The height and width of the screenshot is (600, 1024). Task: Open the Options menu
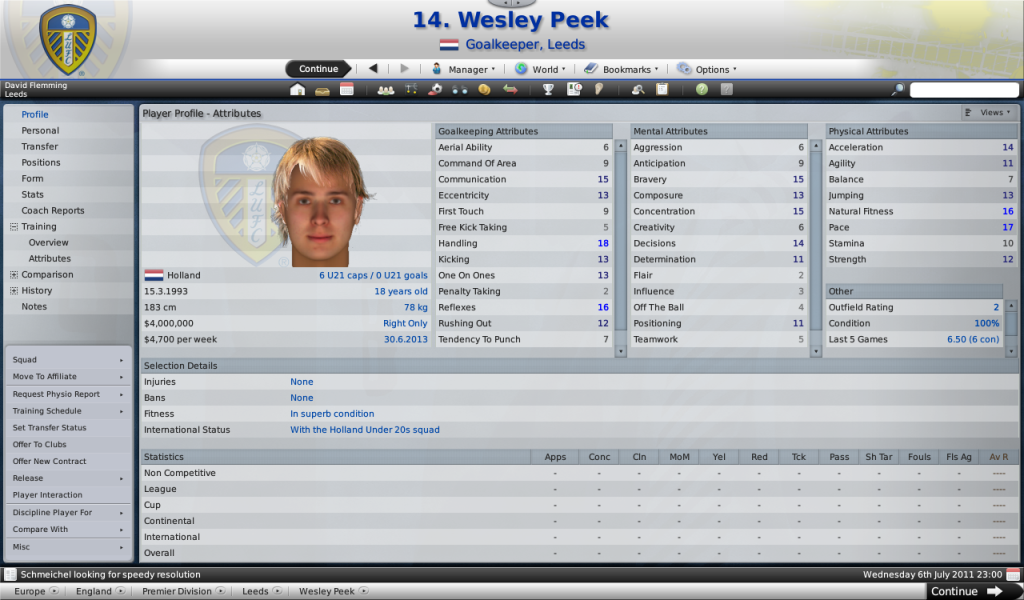pos(707,69)
